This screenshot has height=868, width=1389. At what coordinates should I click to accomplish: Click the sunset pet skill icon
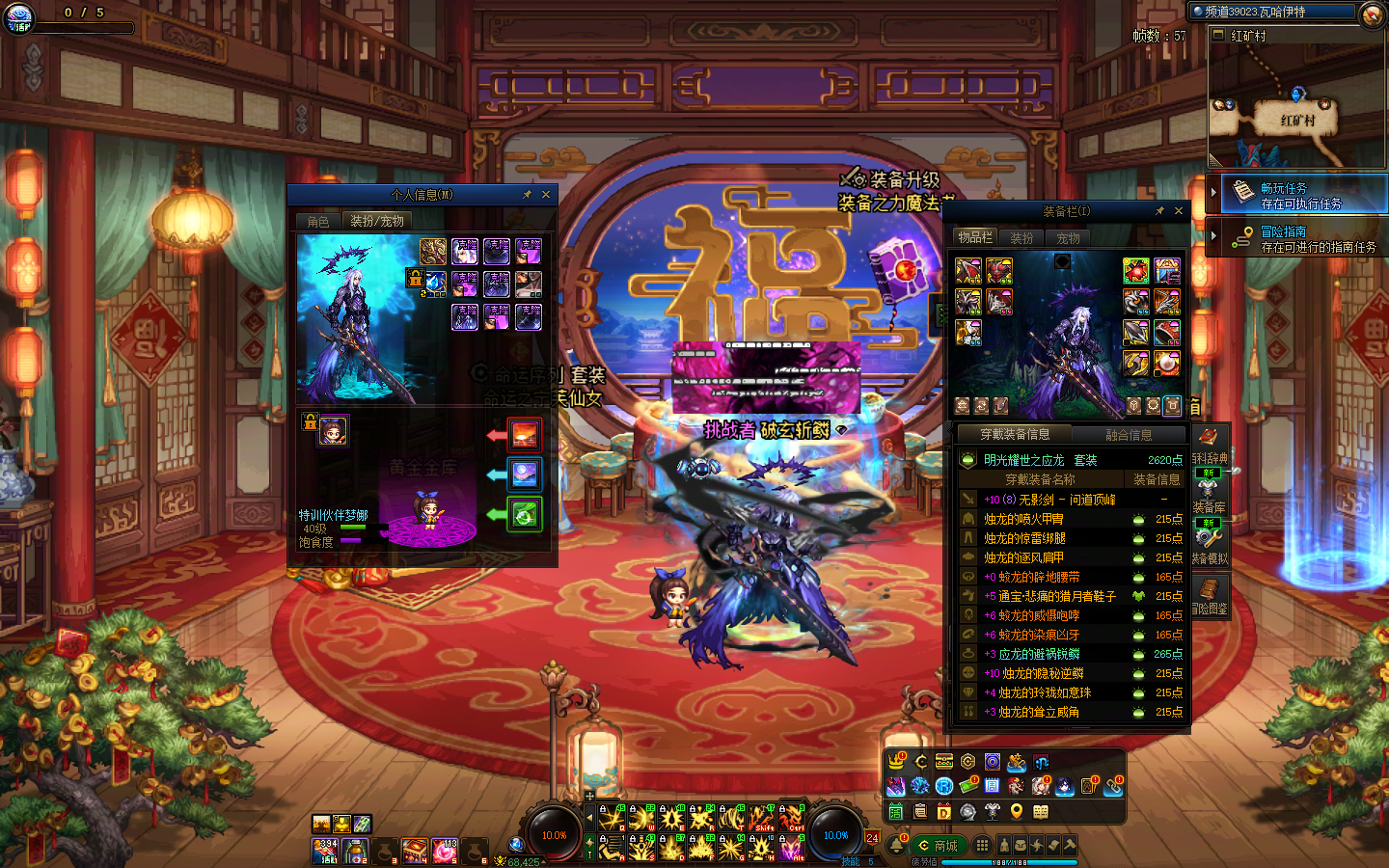[x=525, y=435]
